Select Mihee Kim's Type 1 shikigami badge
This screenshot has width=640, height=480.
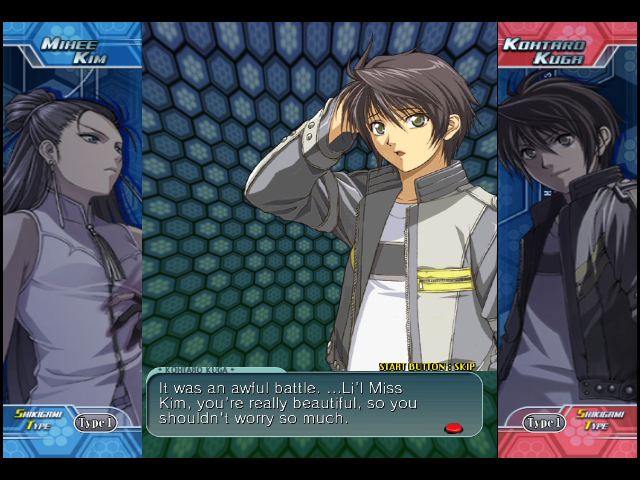(95, 422)
